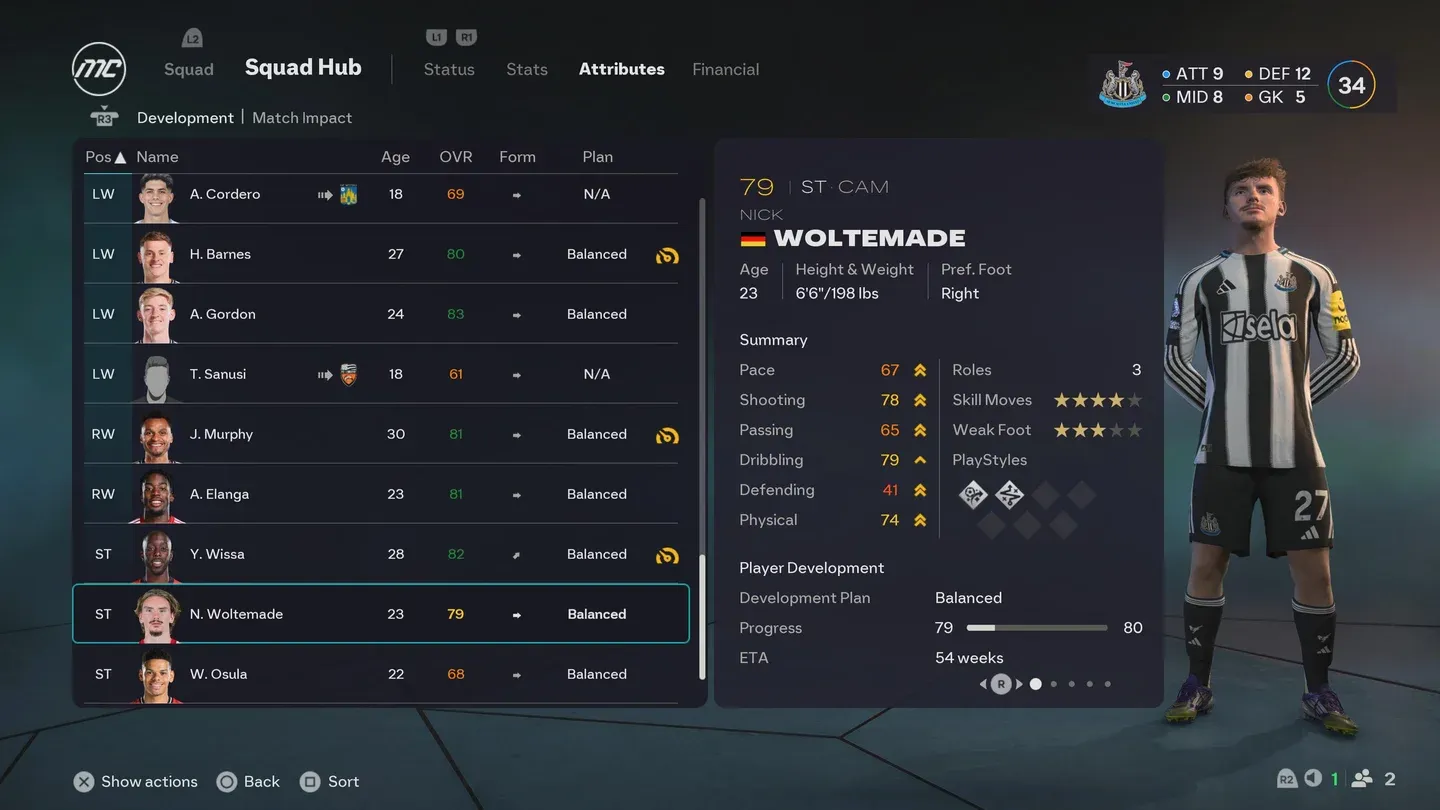Select the second PlayStyle diamond icon
Image resolution: width=1440 pixels, height=810 pixels.
click(1009, 494)
